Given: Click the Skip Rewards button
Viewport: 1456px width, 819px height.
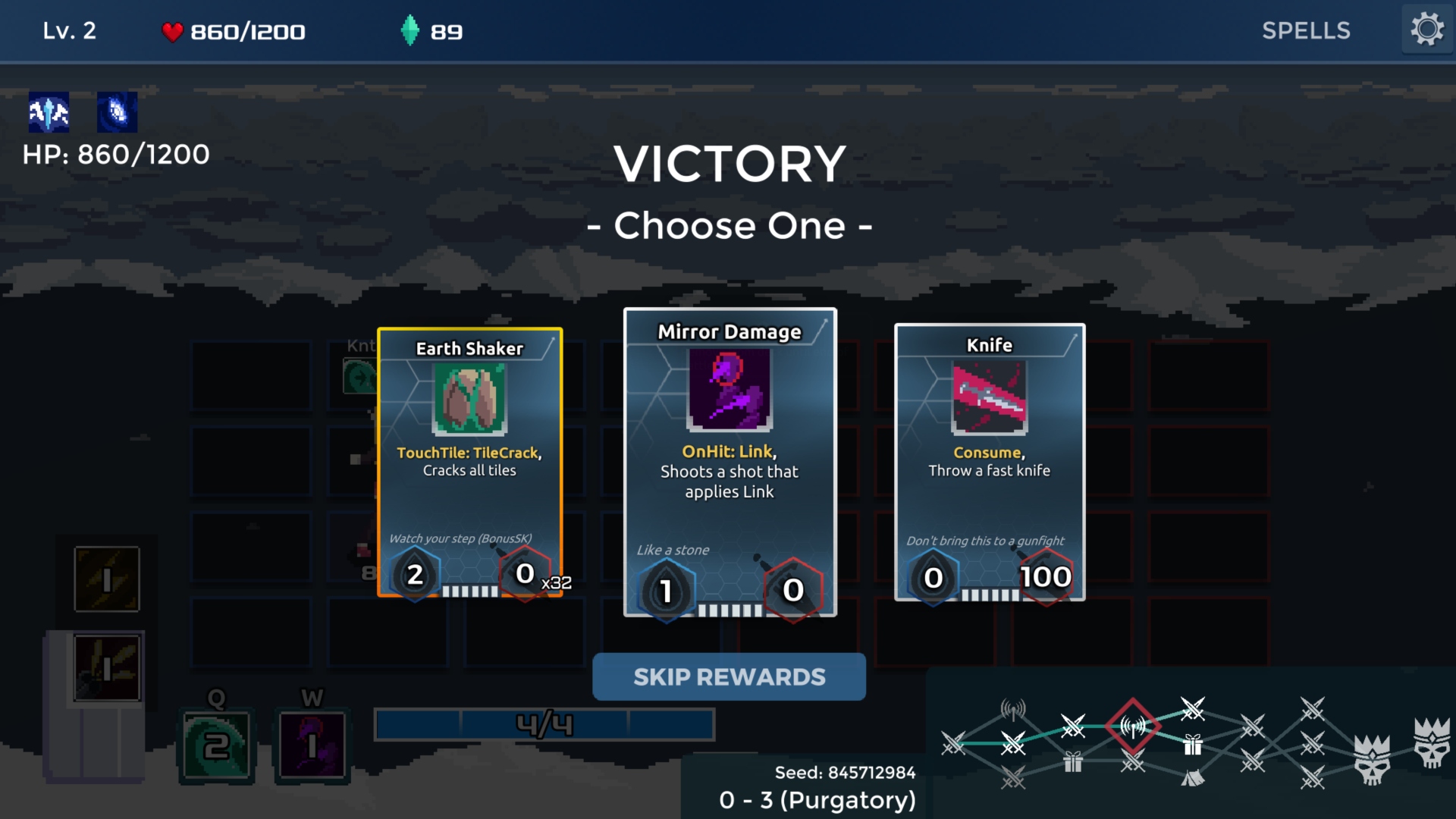Looking at the screenshot, I should pyautogui.click(x=729, y=676).
